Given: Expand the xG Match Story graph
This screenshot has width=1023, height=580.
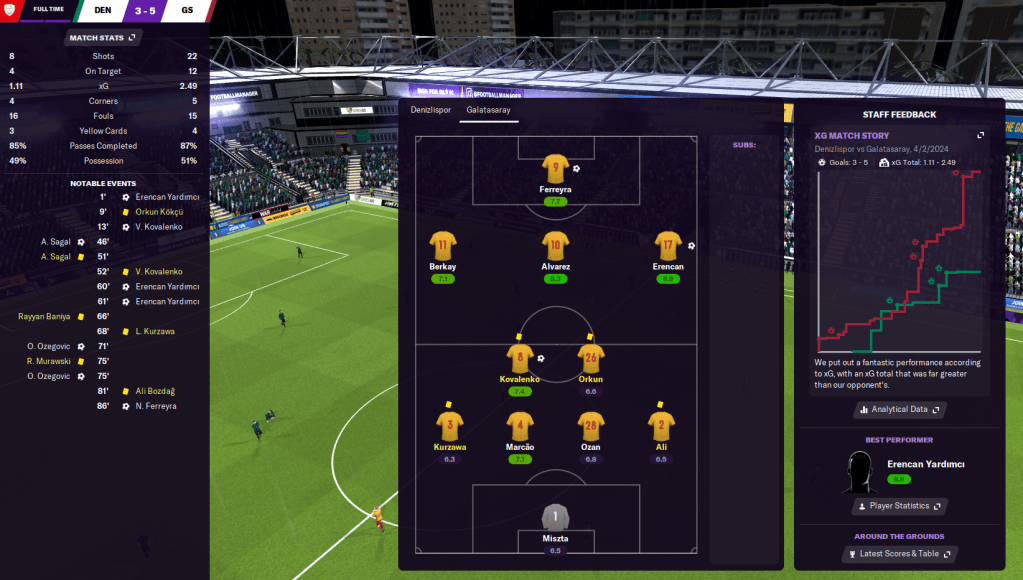Looking at the screenshot, I should [x=981, y=135].
